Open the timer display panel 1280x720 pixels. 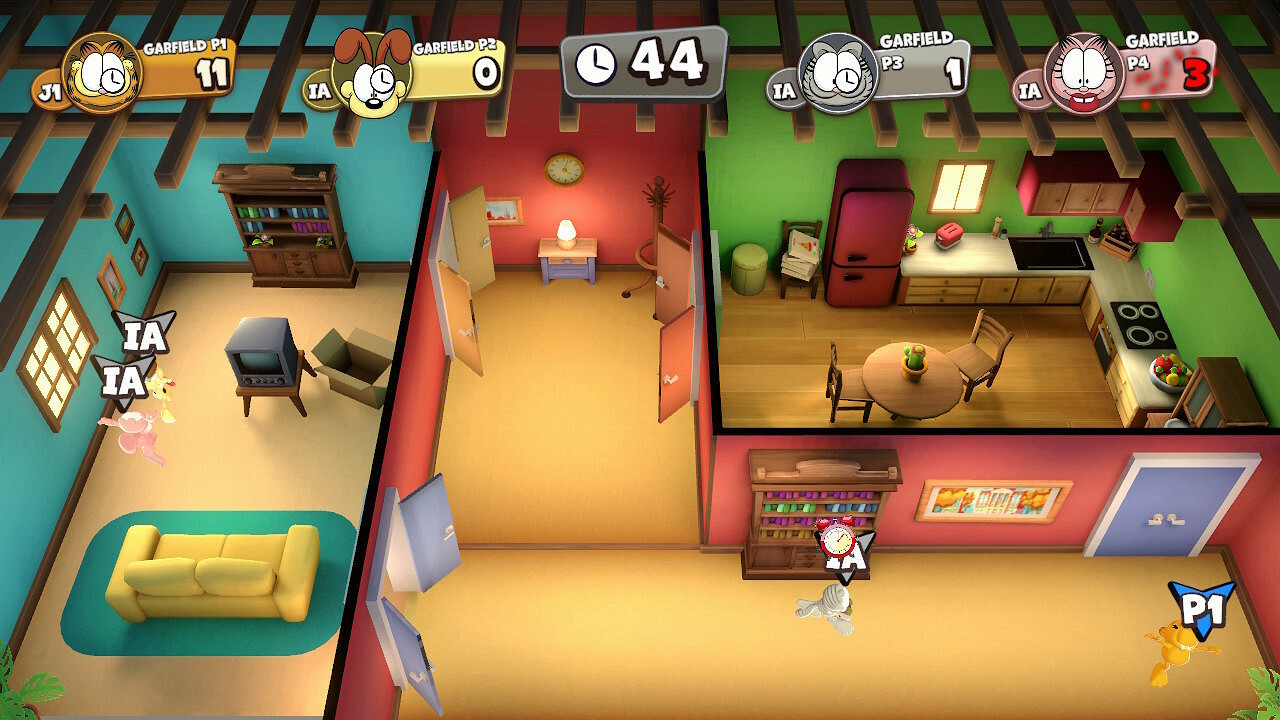click(x=645, y=62)
